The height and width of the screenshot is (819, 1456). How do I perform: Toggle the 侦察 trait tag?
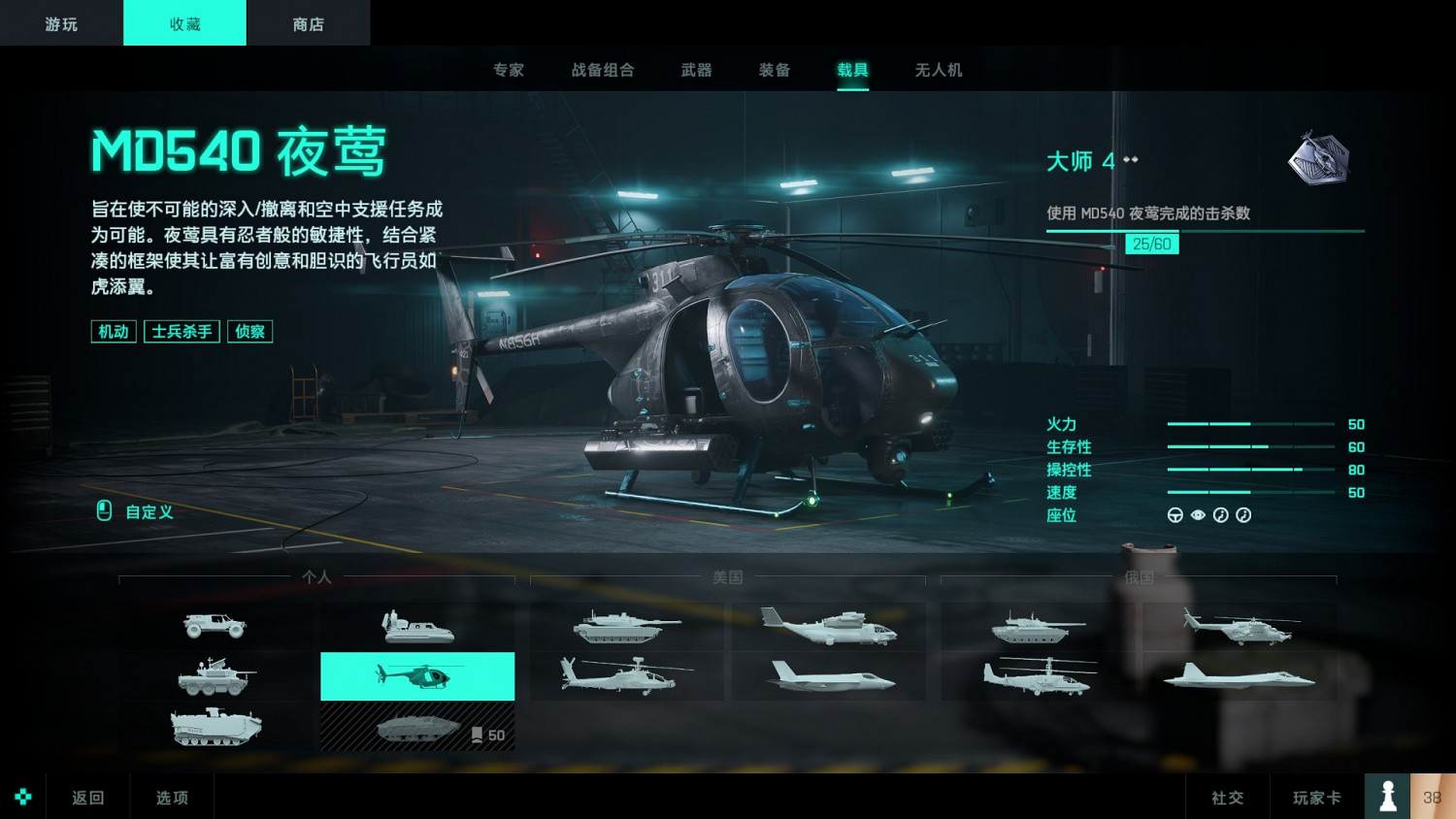249,331
